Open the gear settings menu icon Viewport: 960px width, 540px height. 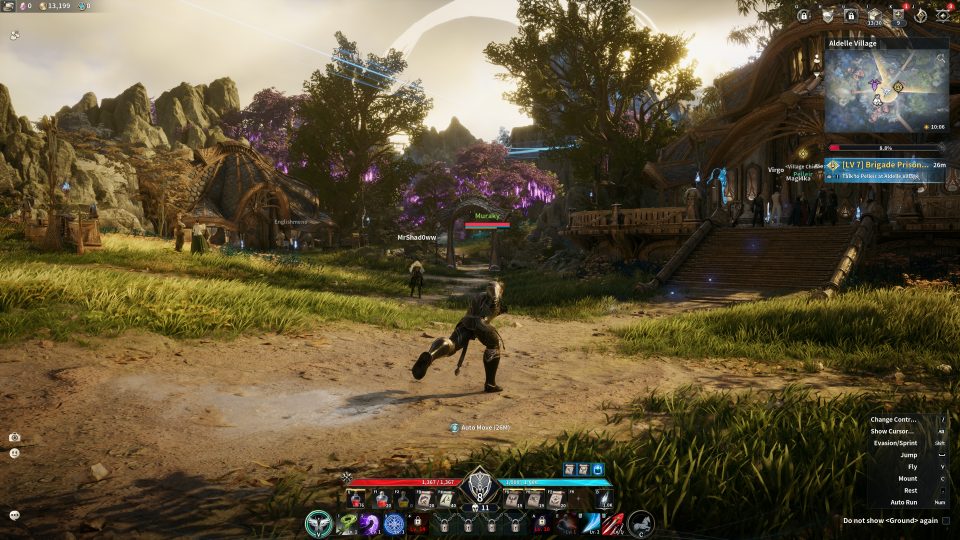(943, 16)
